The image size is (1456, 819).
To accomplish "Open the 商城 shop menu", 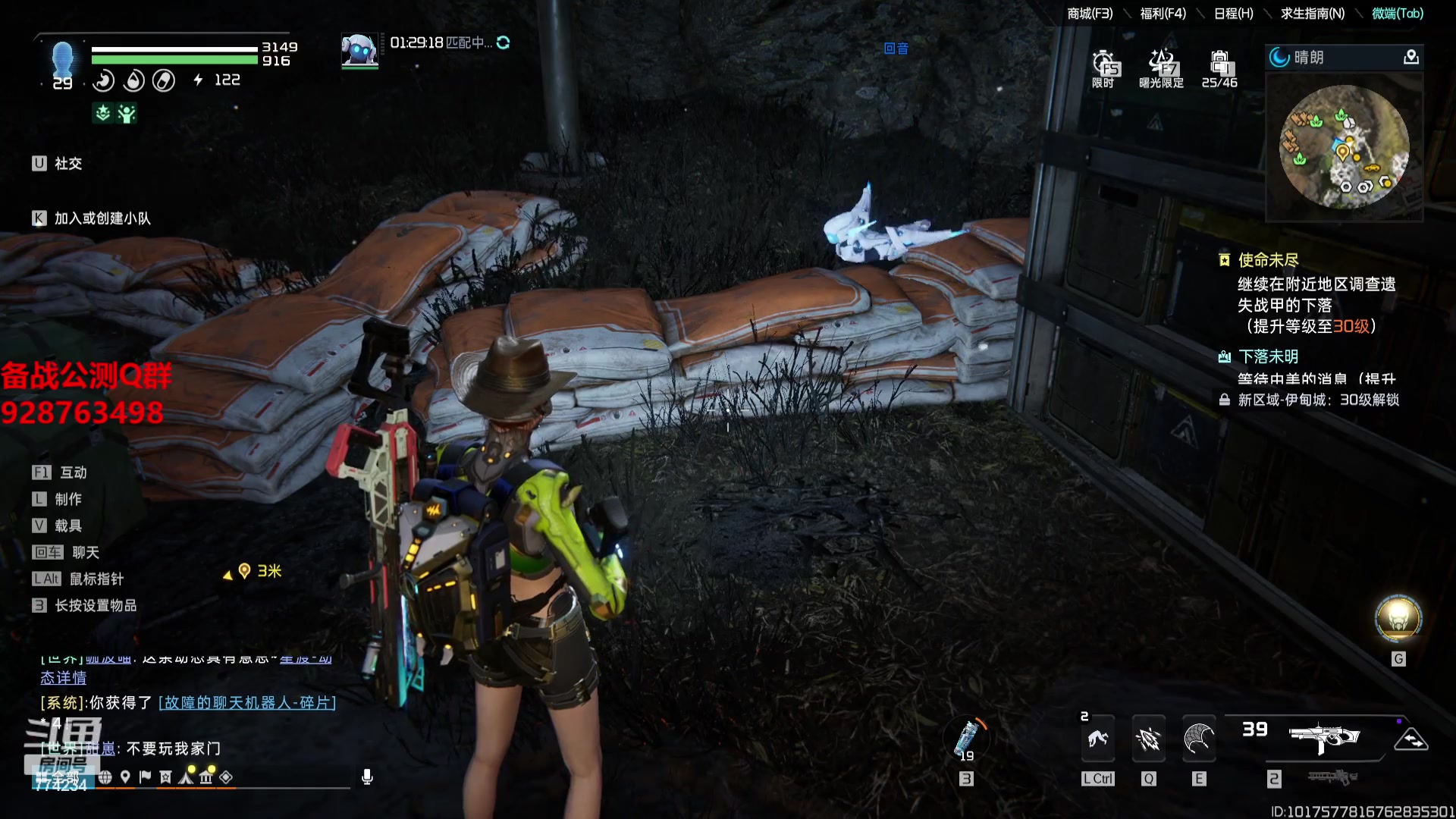I will [x=1090, y=14].
